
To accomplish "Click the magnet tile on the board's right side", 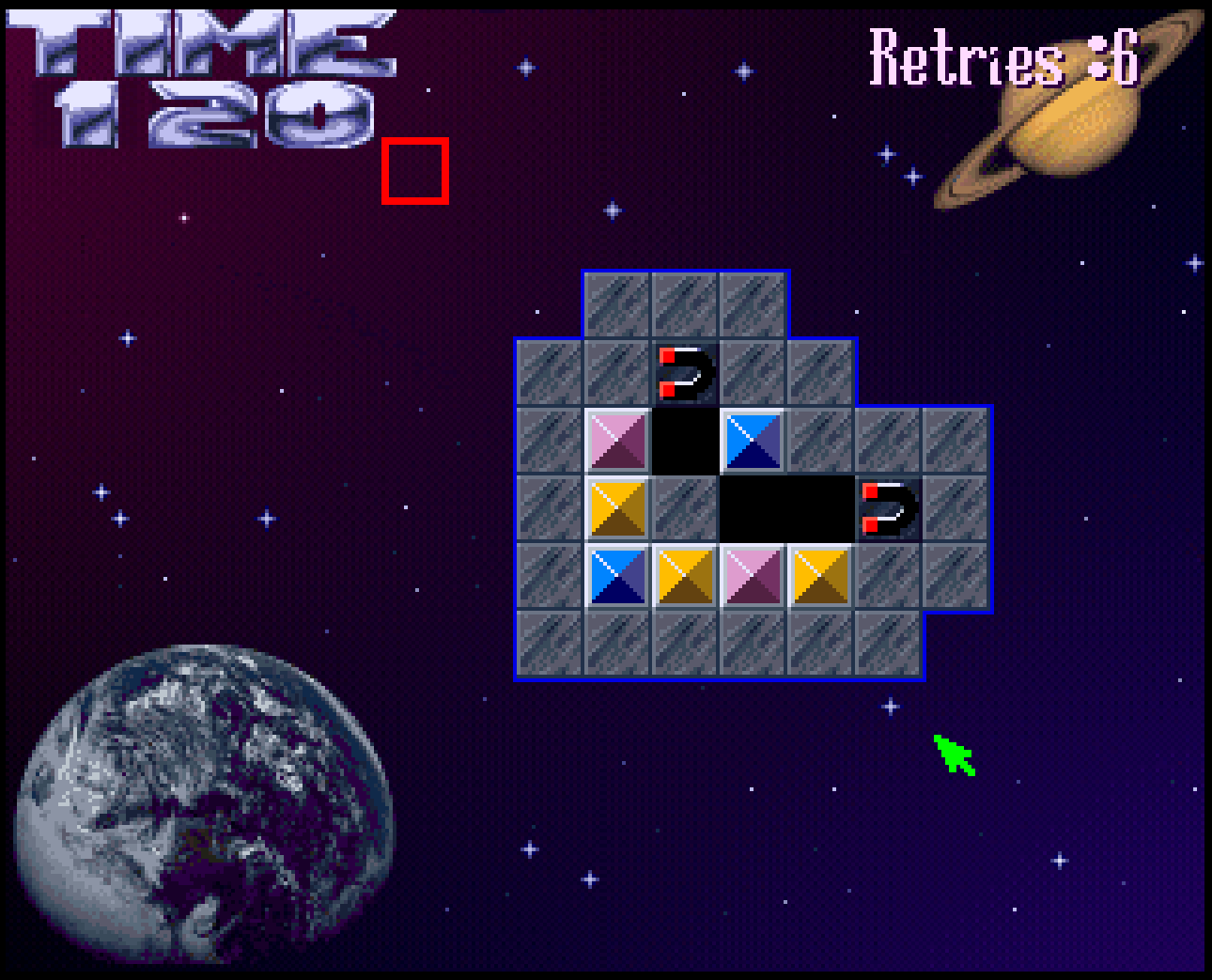I will tap(888, 507).
